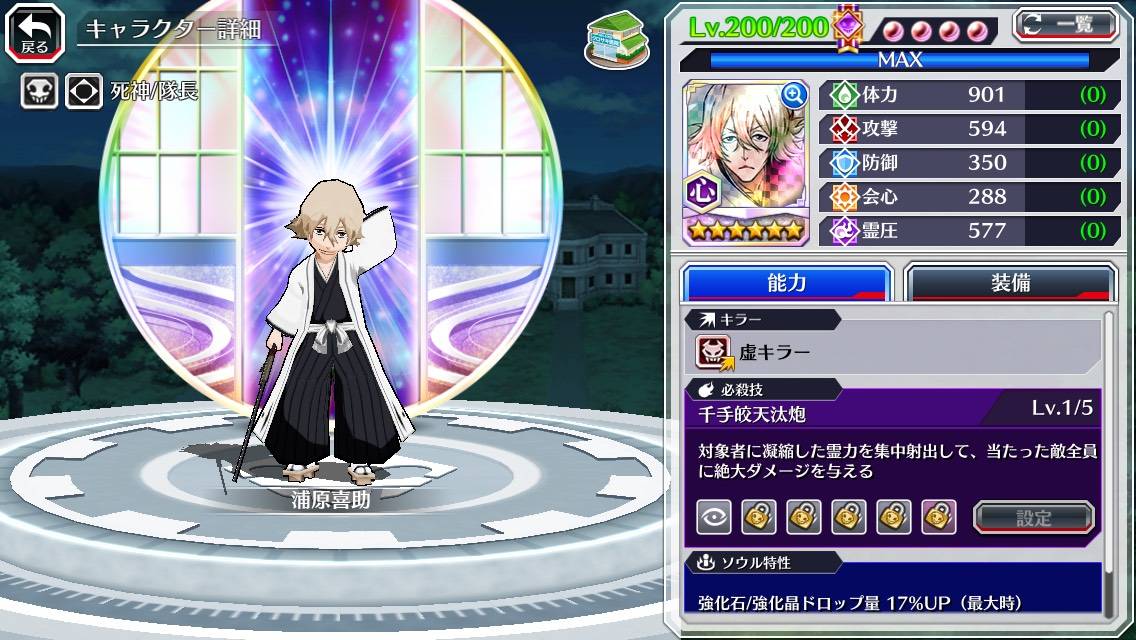This screenshot has height=640, width=1136.
Task: Tap the diamond captain icon
Action: pyautogui.click(x=84, y=92)
